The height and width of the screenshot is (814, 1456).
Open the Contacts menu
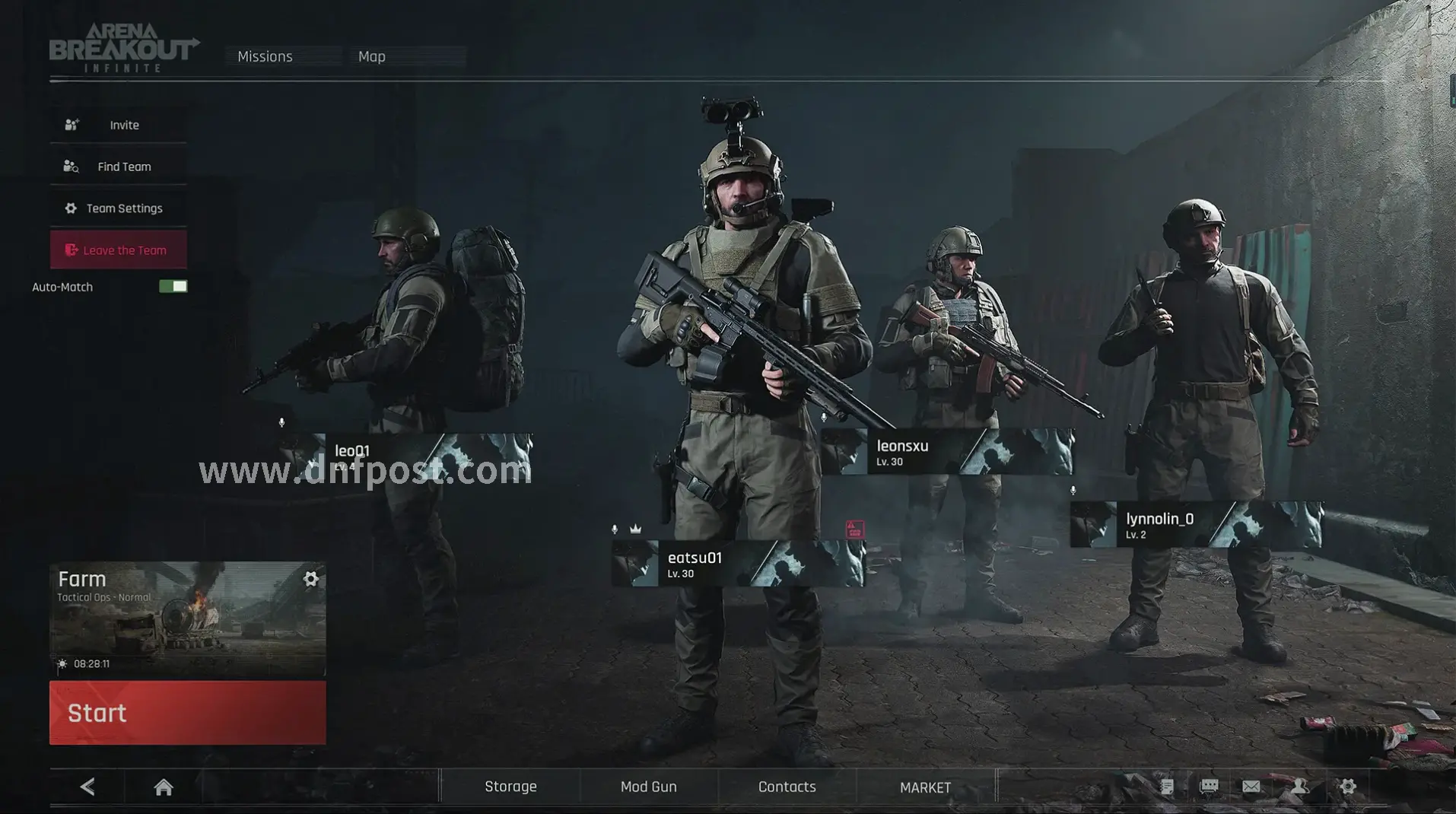[787, 787]
